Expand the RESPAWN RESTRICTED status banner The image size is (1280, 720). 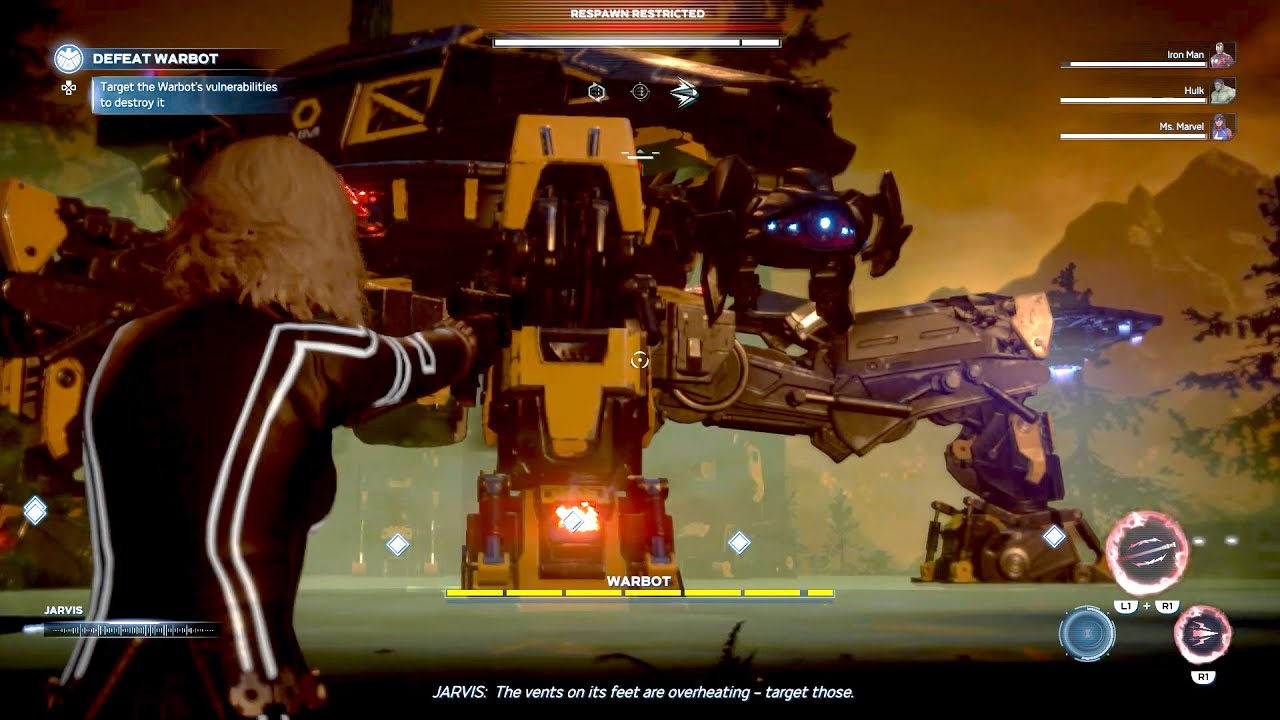(x=637, y=13)
